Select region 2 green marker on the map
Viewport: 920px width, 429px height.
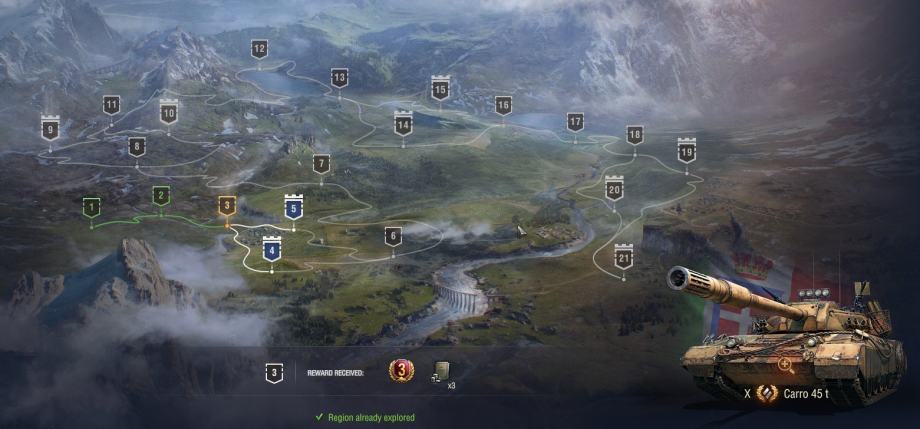pos(160,195)
